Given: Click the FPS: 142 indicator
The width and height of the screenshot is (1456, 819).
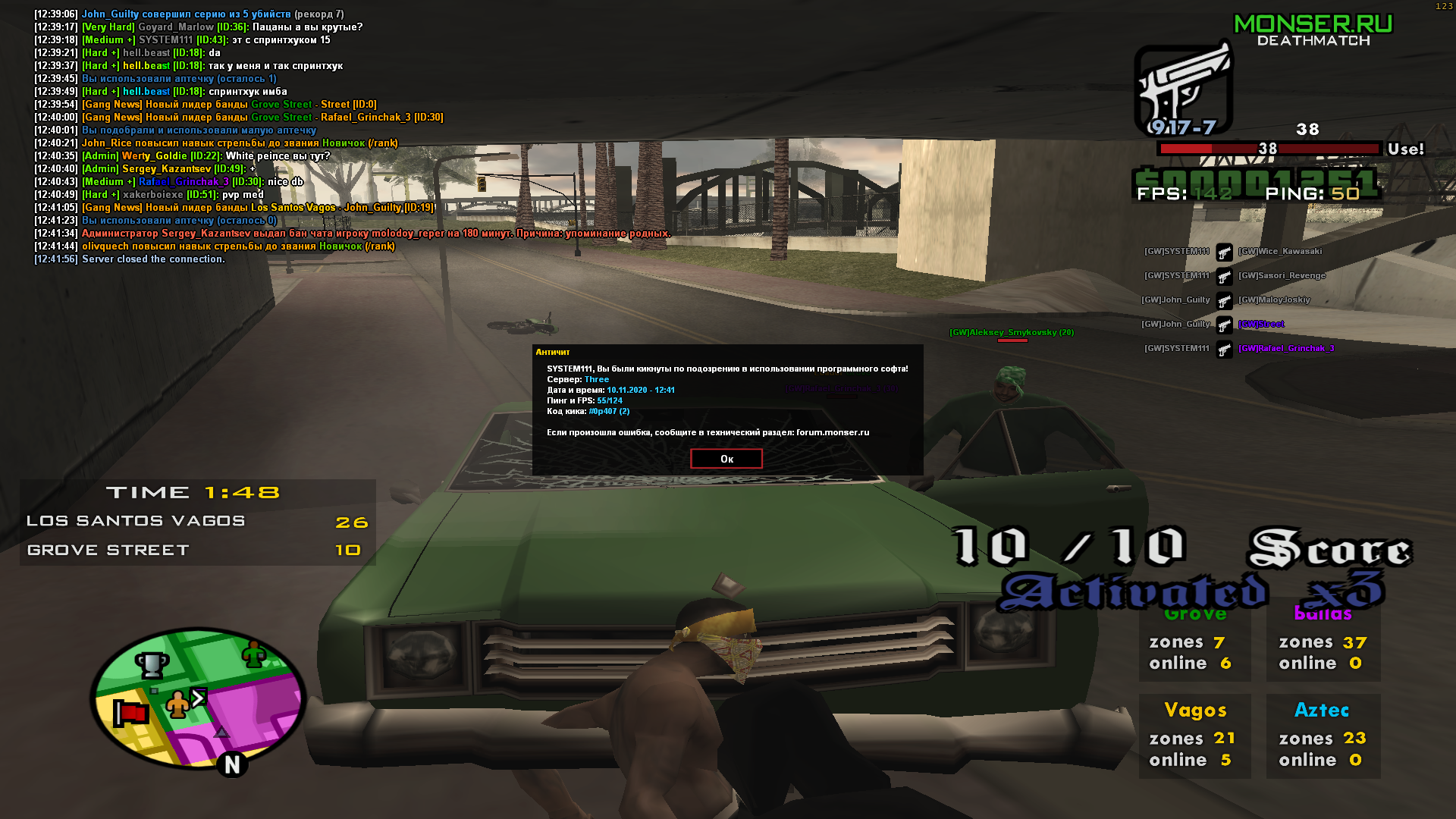Looking at the screenshot, I should click(1183, 196).
